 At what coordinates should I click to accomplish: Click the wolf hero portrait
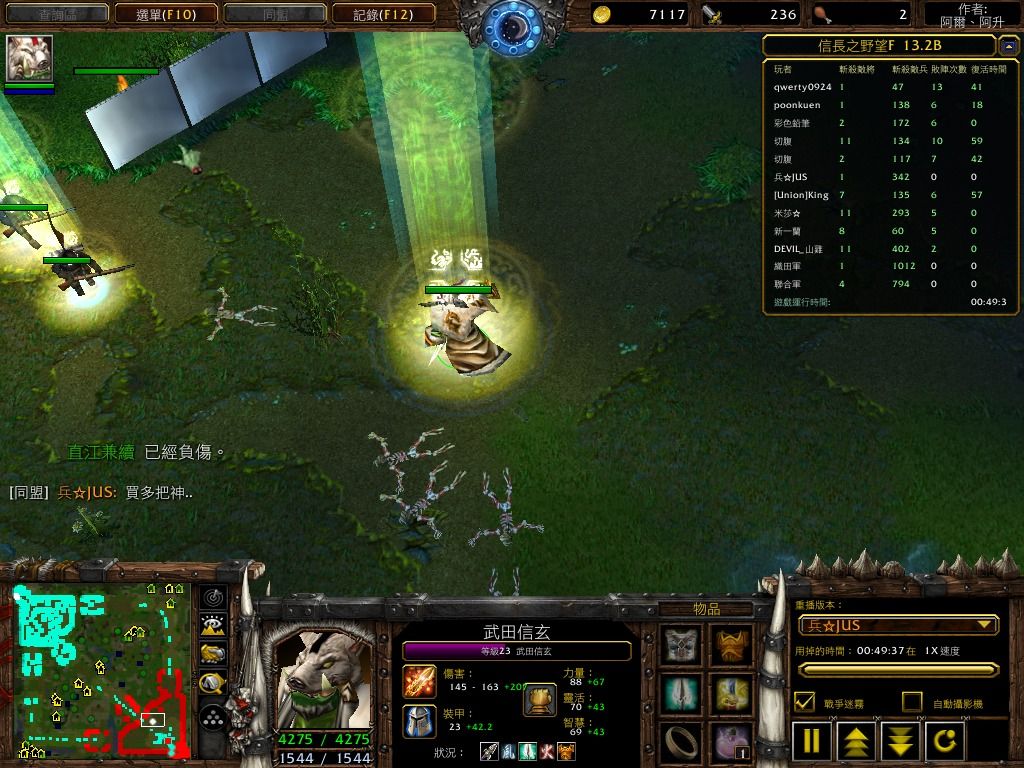tap(322, 680)
